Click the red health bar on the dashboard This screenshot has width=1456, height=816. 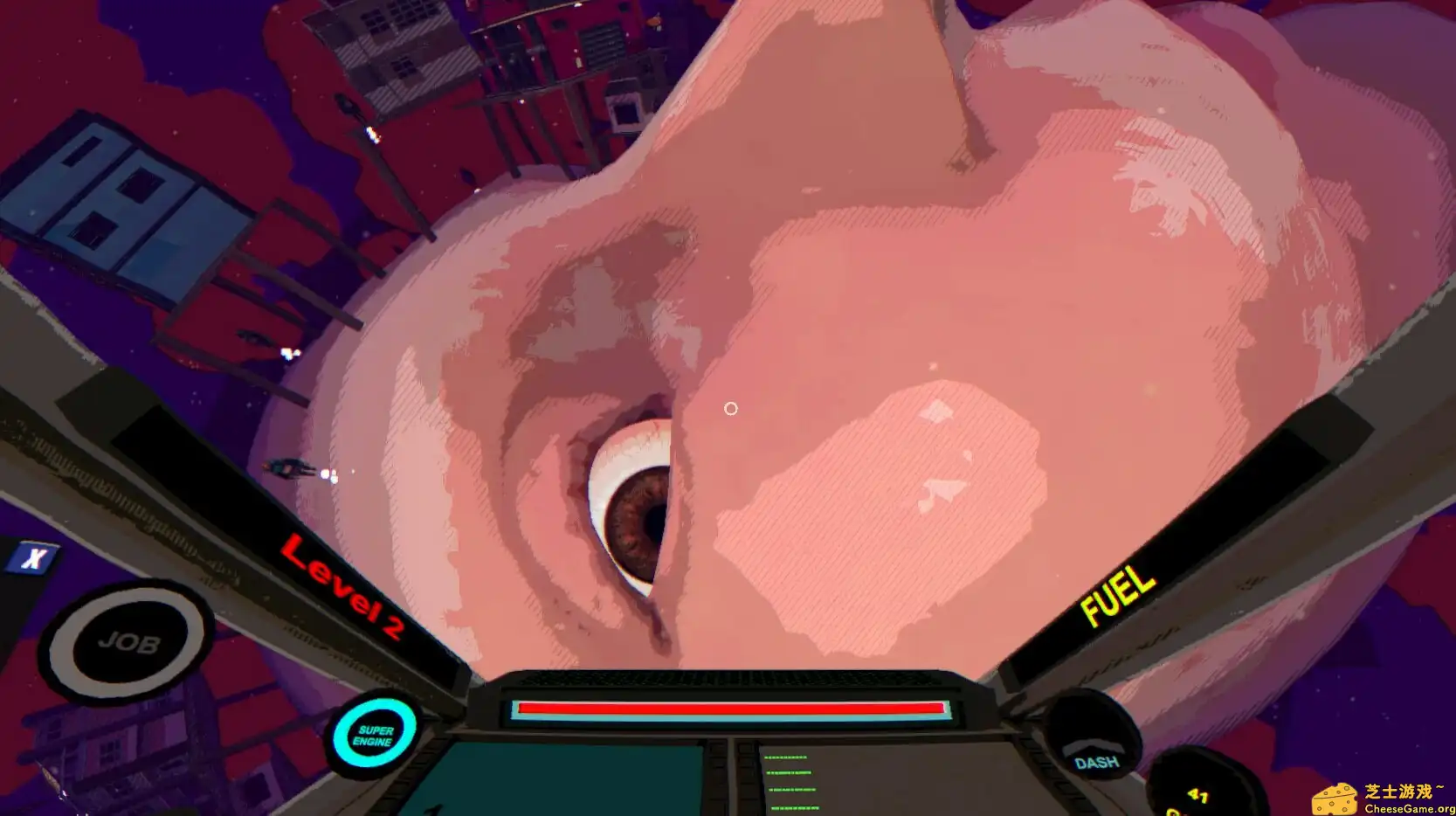click(x=731, y=707)
